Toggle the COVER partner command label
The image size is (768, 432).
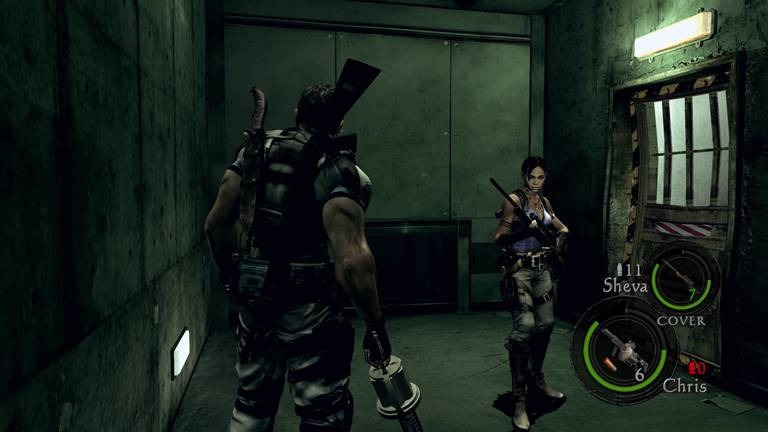(x=680, y=320)
